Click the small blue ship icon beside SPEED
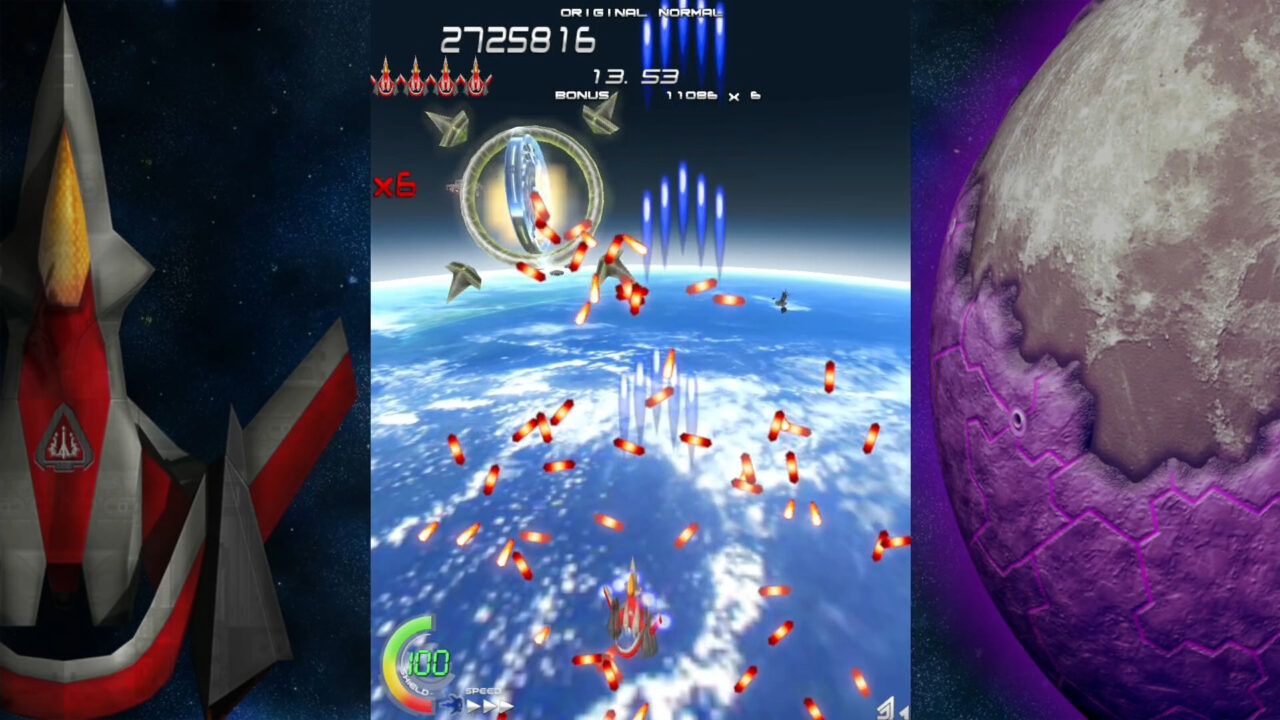1280x720 pixels. tap(453, 705)
